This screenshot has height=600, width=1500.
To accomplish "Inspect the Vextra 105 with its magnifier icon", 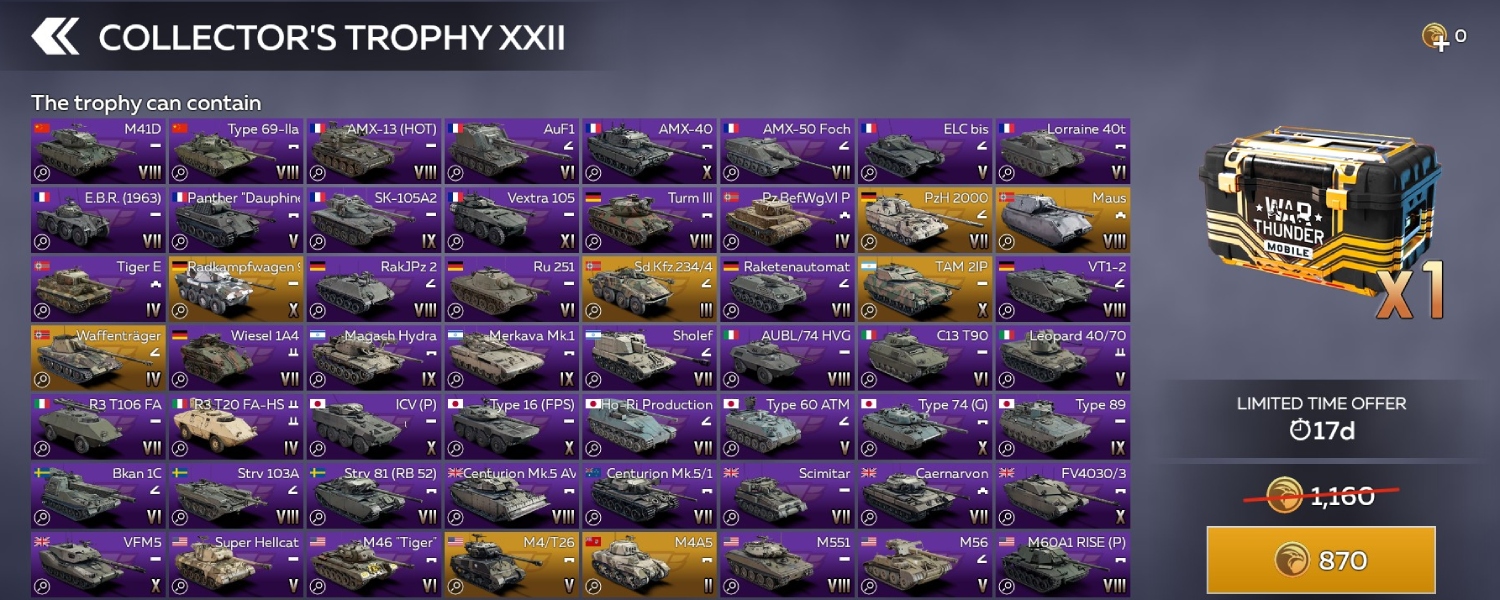I will point(455,242).
